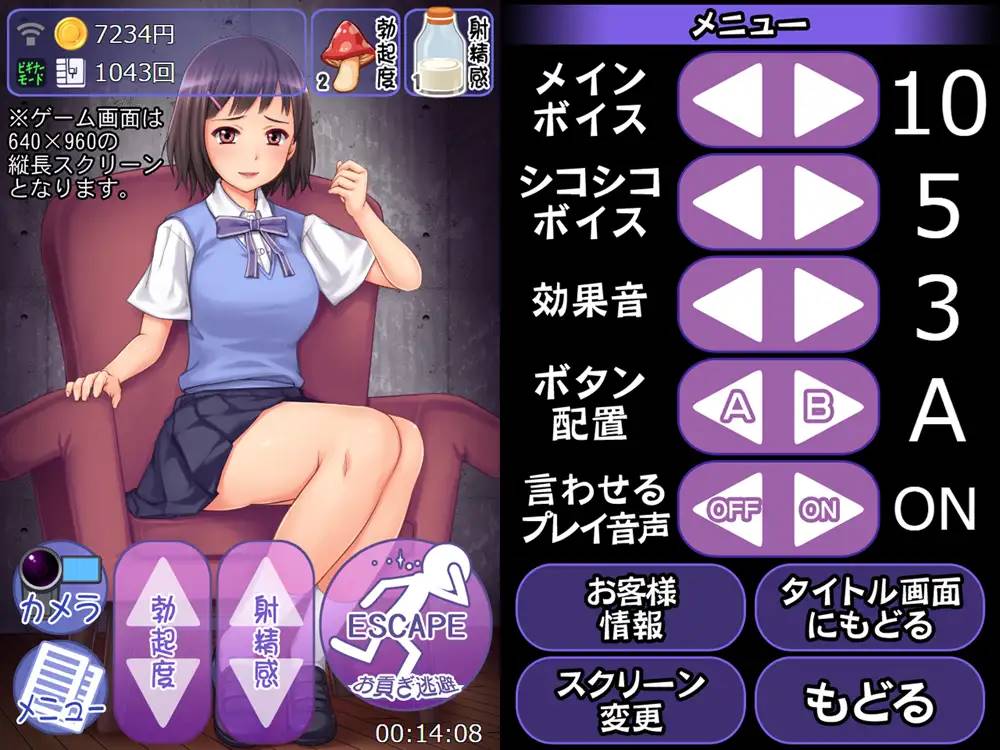This screenshot has width=1000, height=750.
Task: Activate the ESCAPE button
Action: 406,628
